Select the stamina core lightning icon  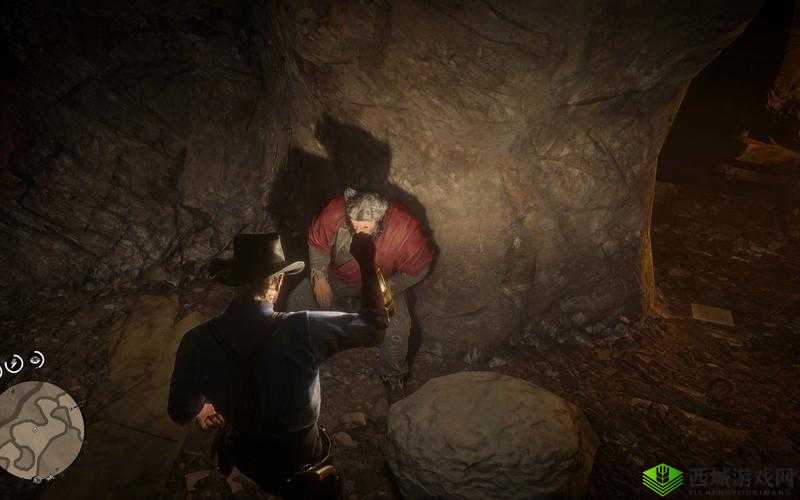pyautogui.click(x=15, y=364)
